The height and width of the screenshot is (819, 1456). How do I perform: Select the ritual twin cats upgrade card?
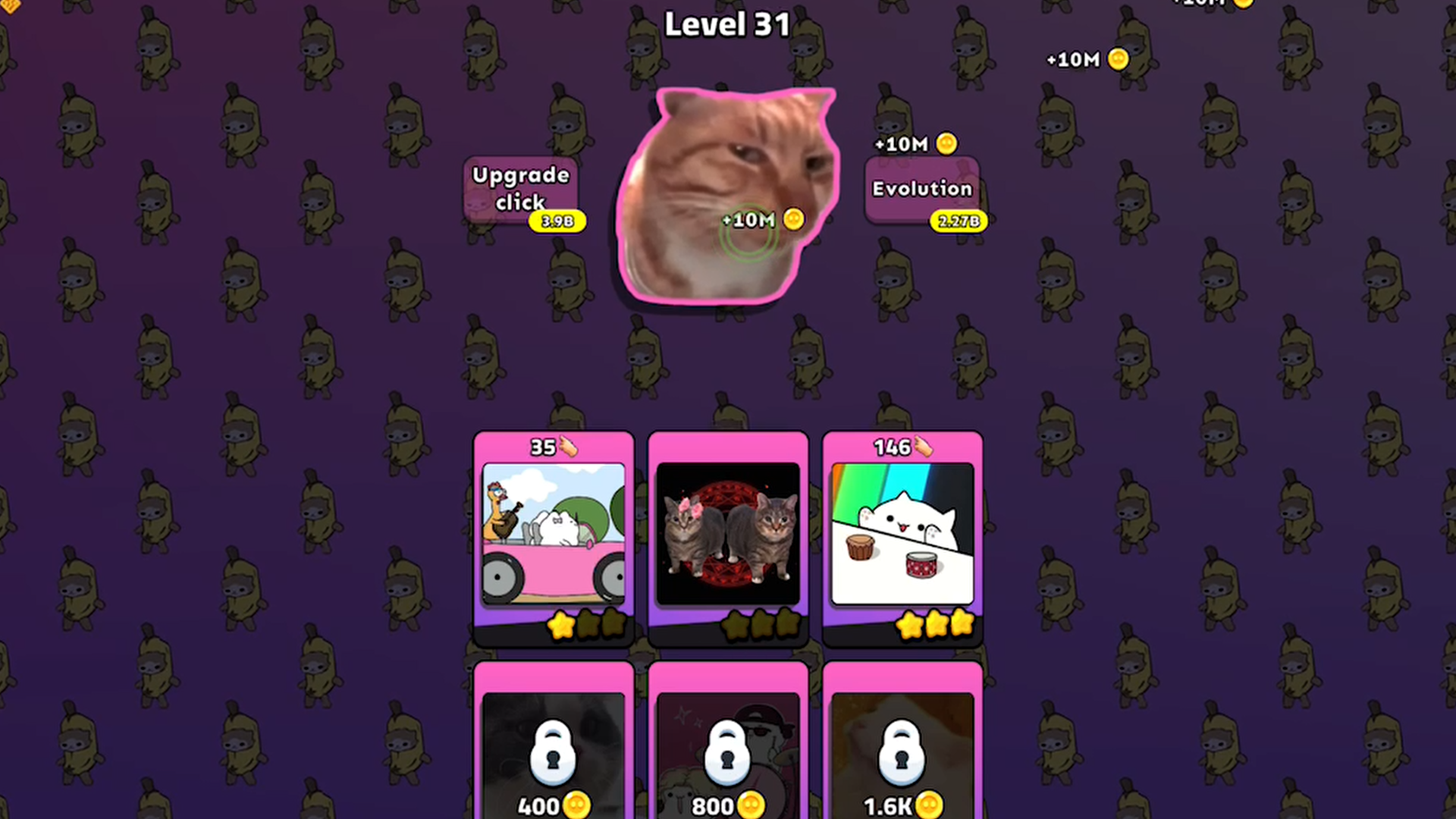727,535
